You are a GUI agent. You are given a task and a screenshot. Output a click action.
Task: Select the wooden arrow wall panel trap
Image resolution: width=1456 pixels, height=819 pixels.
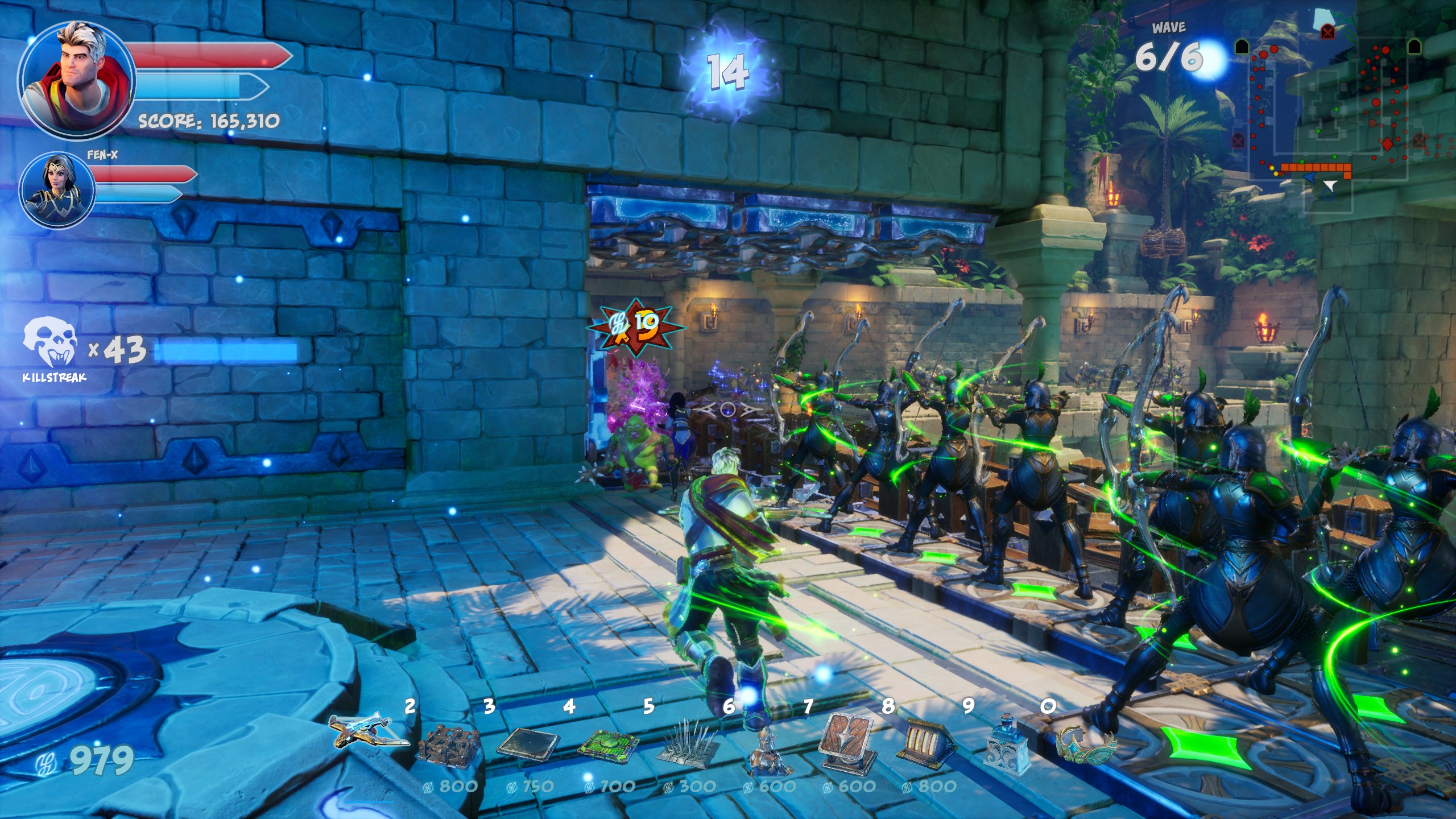coord(847,742)
